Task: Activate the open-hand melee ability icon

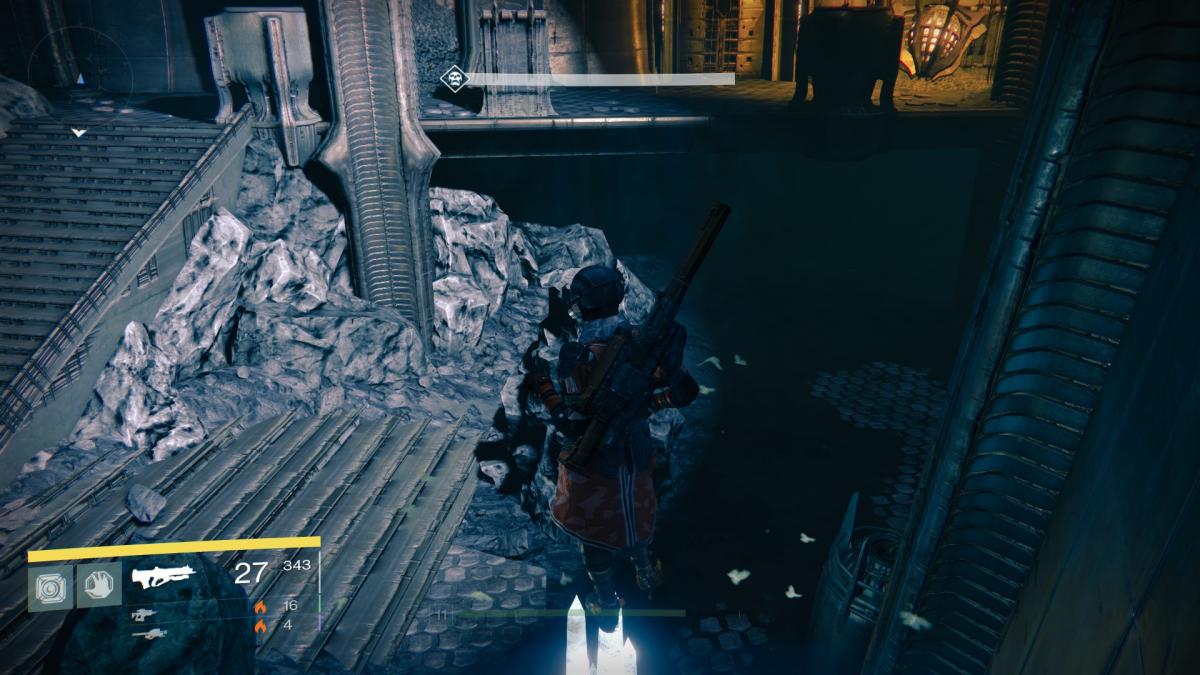Action: click(99, 583)
